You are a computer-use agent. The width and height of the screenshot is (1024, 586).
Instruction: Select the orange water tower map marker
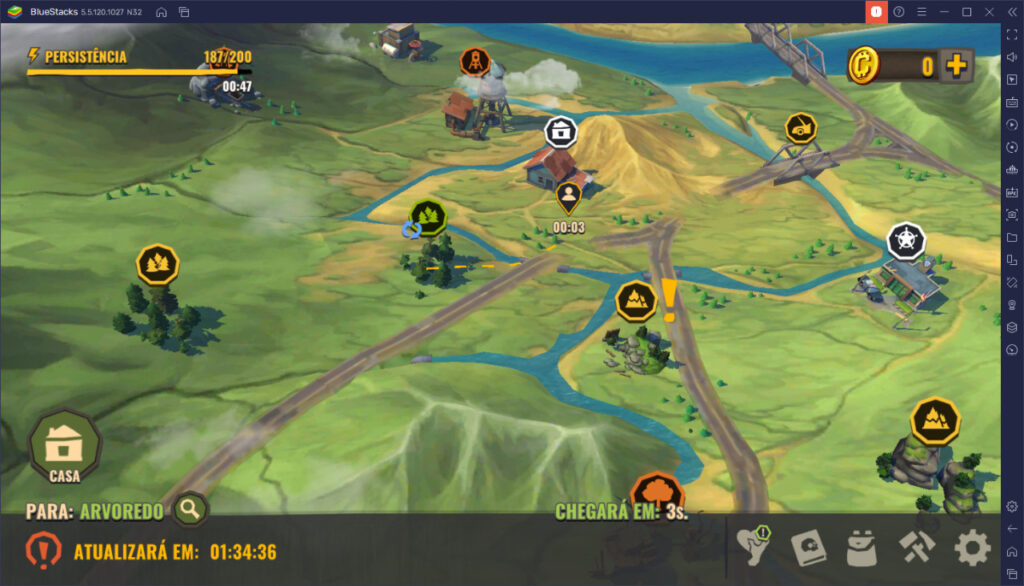click(475, 62)
